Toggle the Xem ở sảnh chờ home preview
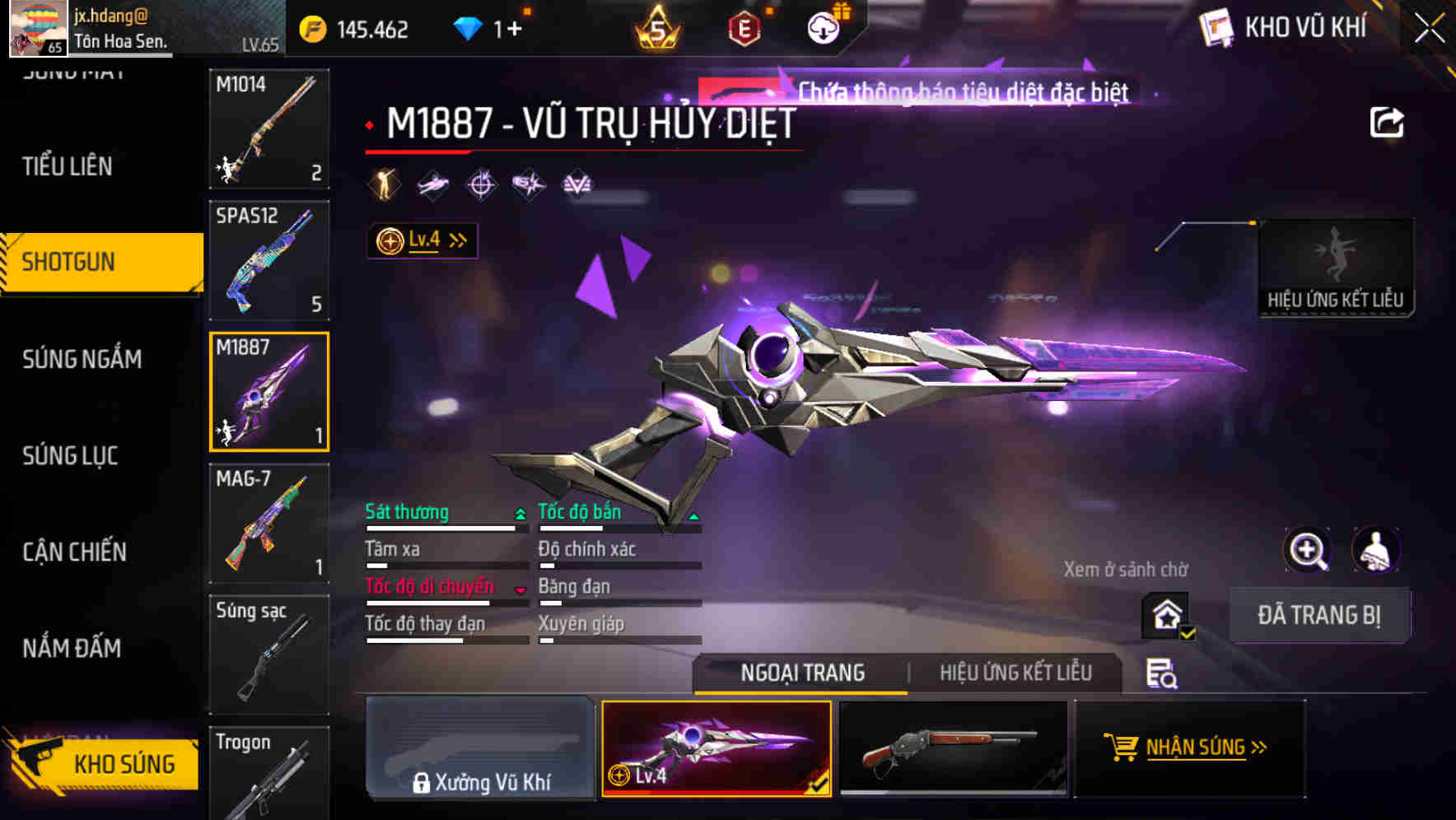 point(1166,616)
